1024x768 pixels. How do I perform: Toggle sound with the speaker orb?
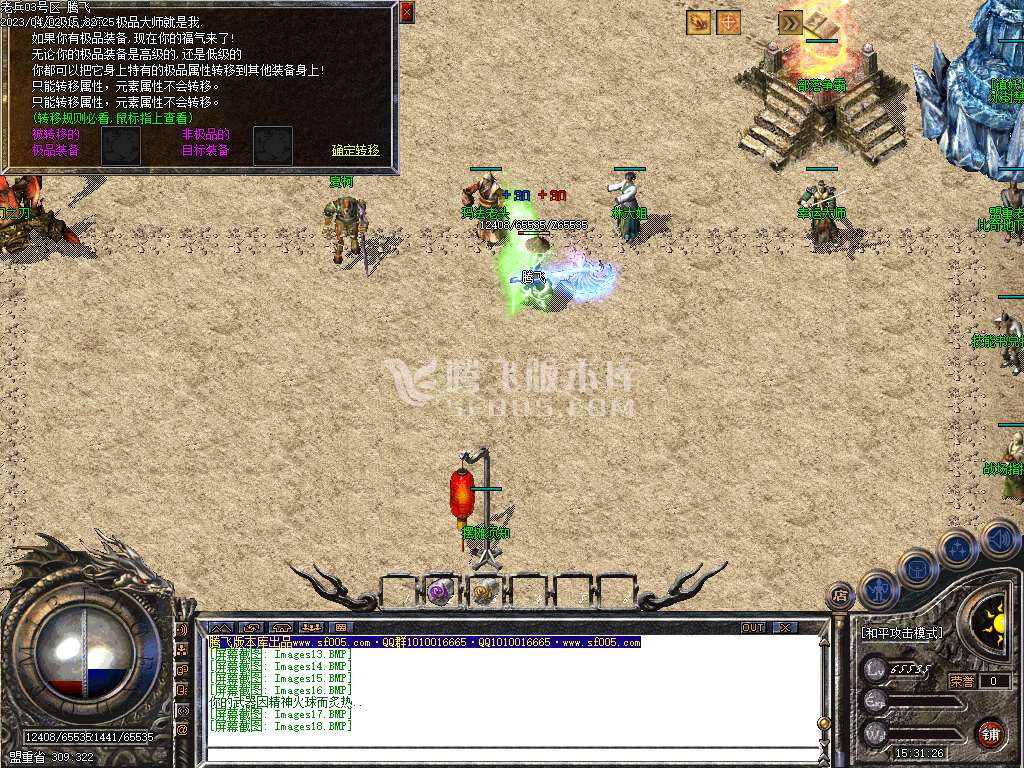(1000, 540)
